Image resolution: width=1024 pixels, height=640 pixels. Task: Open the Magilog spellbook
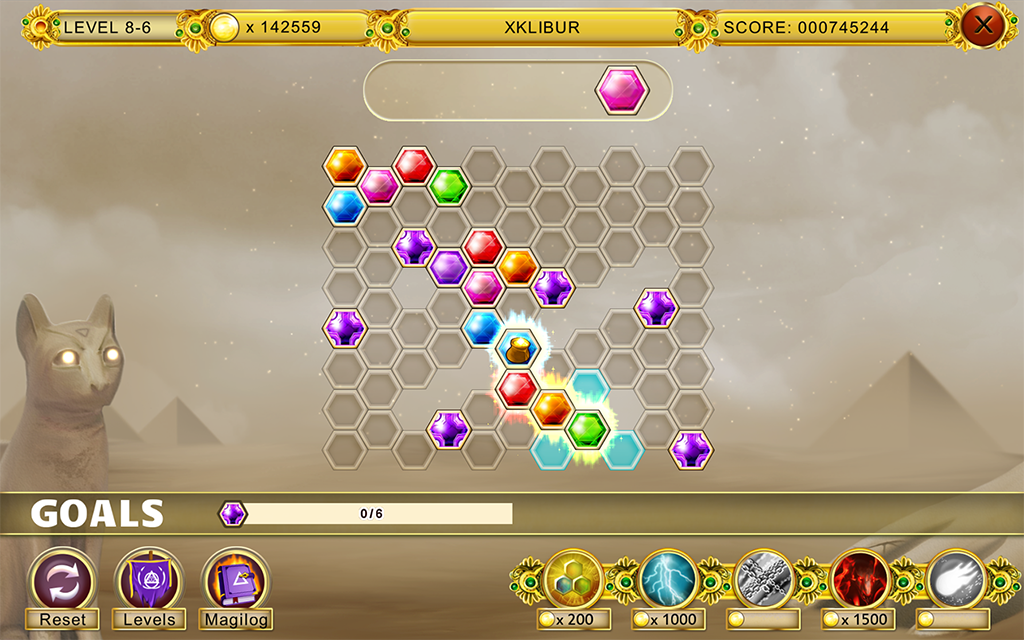(236, 581)
